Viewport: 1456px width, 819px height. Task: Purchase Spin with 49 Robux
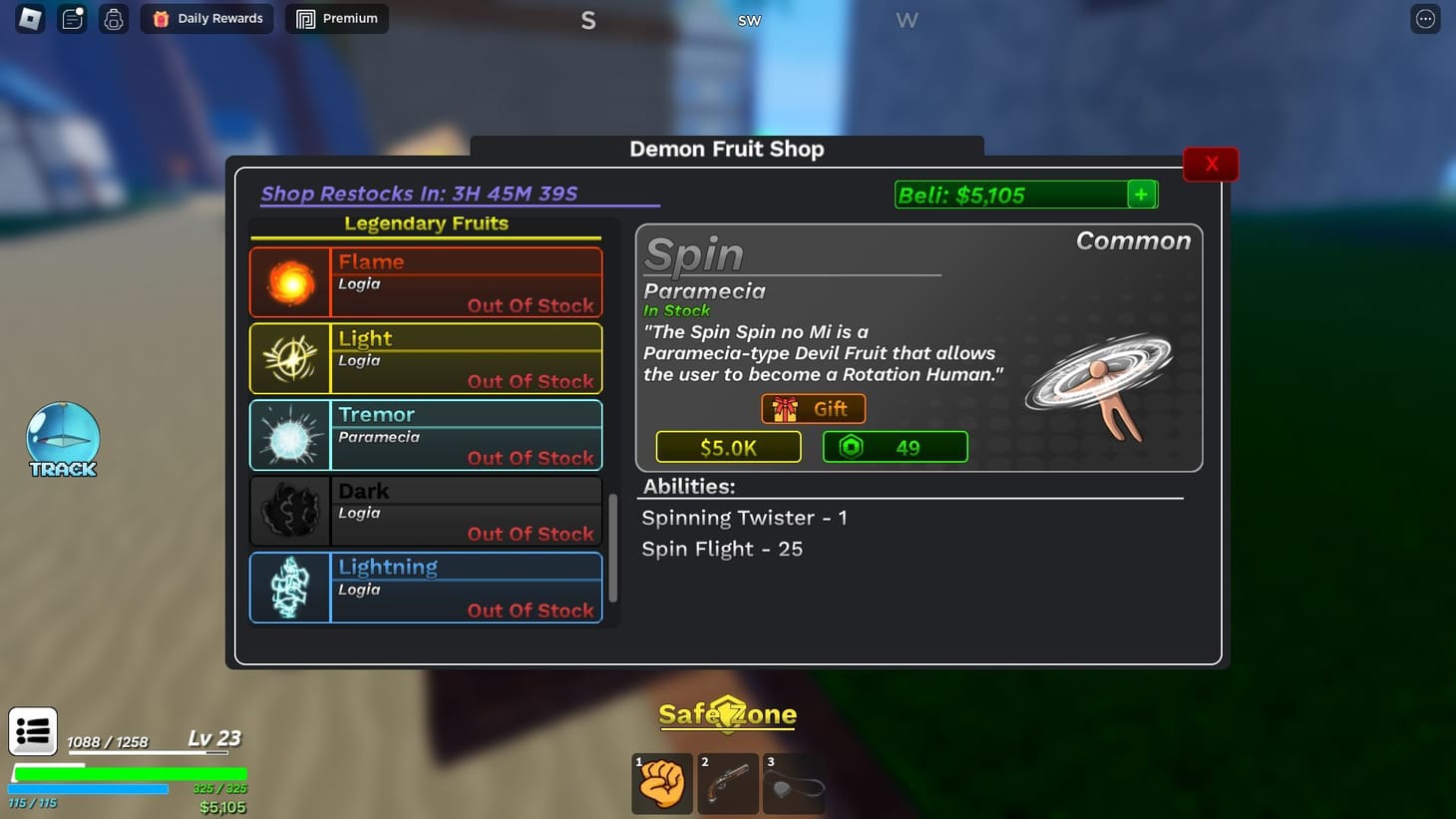895,447
